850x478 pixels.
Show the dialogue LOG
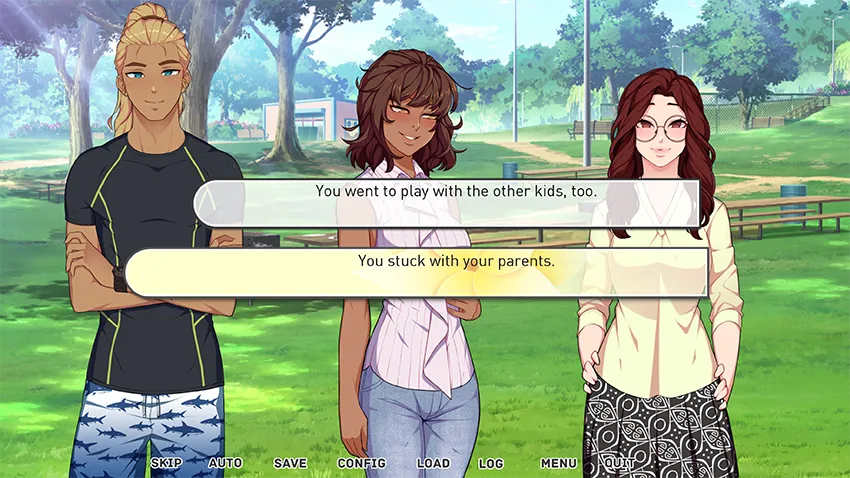(491, 464)
